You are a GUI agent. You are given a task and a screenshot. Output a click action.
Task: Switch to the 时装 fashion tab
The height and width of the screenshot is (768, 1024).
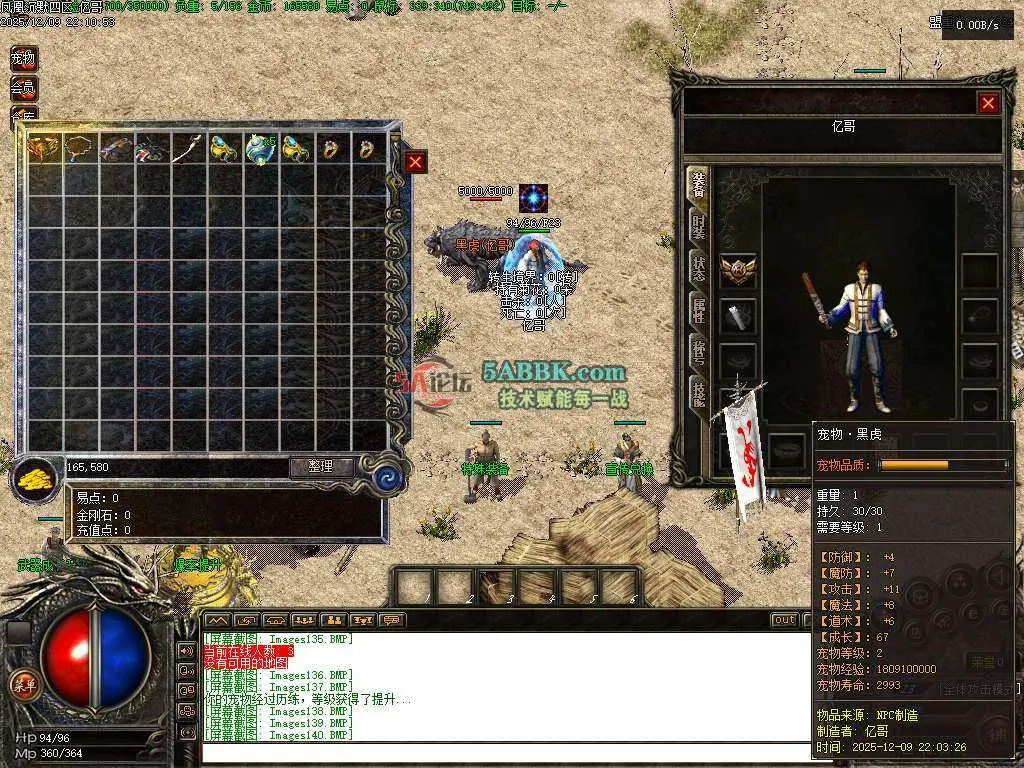(699, 226)
